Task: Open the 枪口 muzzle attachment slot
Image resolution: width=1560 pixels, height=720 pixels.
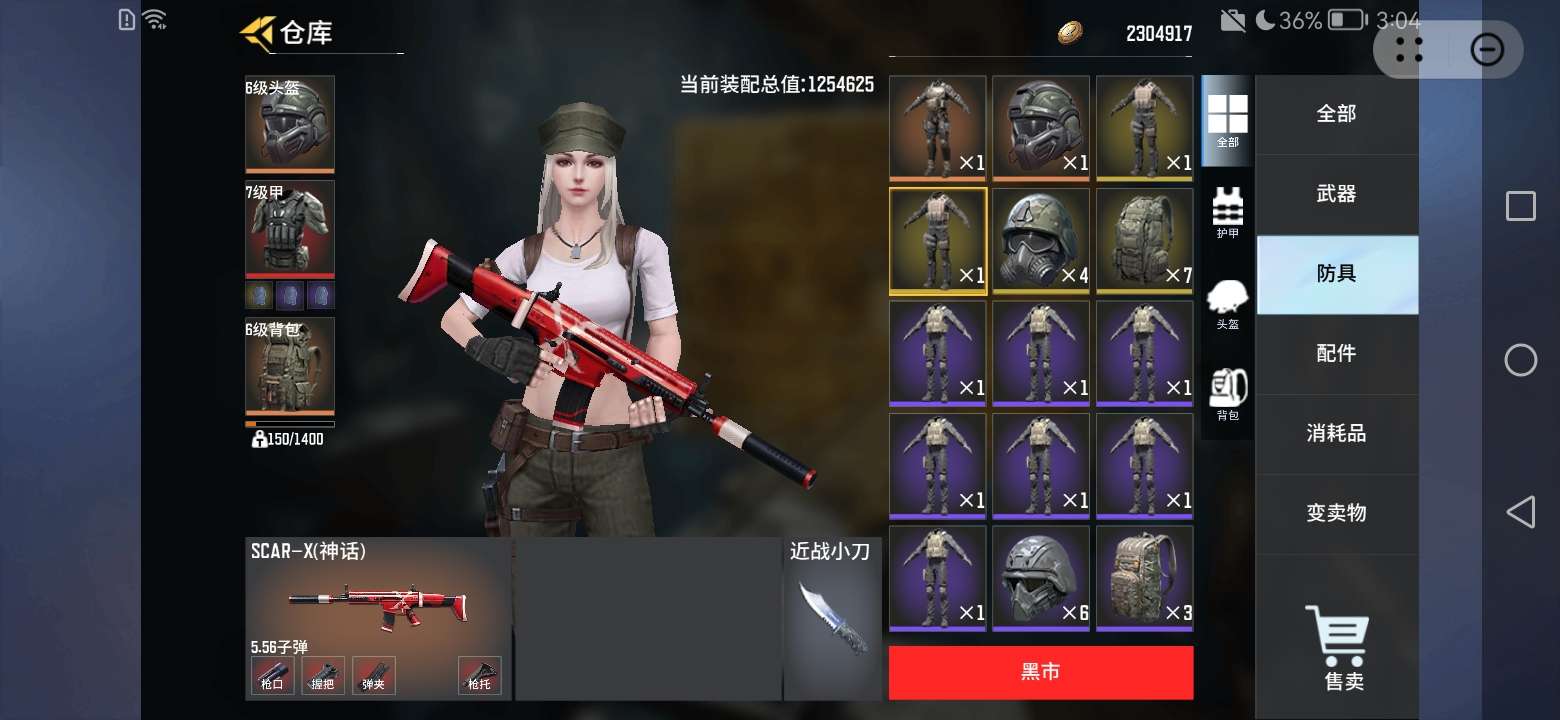Action: (x=272, y=676)
